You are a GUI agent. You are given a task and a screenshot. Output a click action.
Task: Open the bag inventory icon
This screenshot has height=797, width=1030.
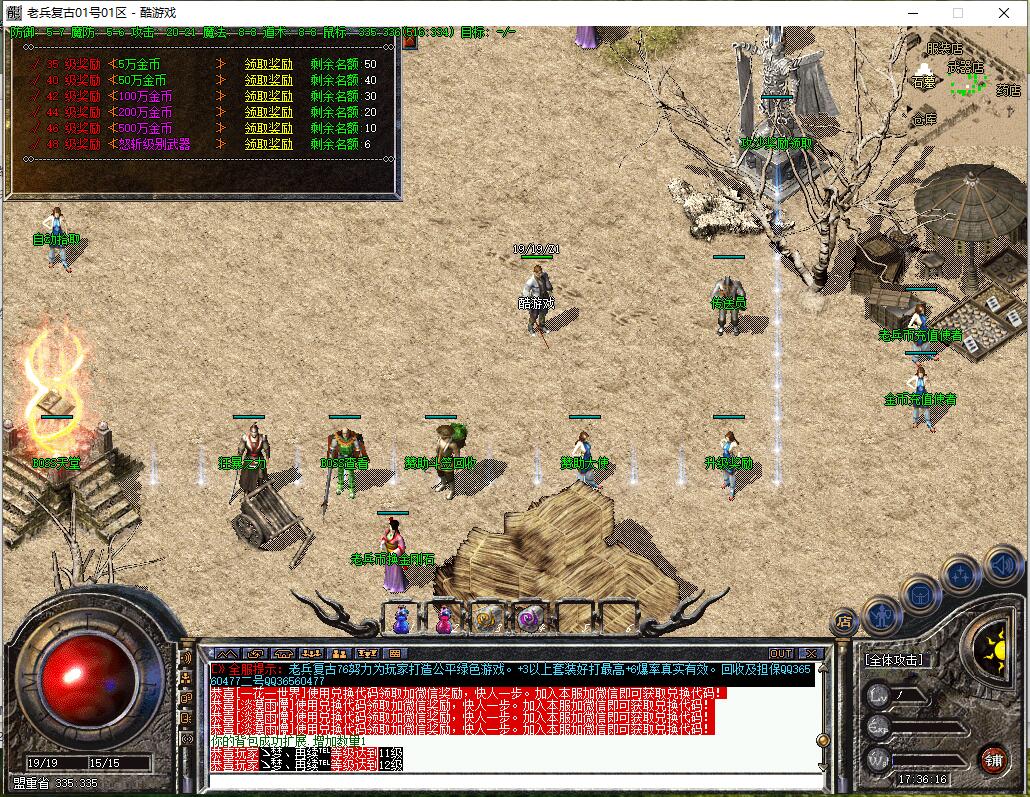coord(920,593)
